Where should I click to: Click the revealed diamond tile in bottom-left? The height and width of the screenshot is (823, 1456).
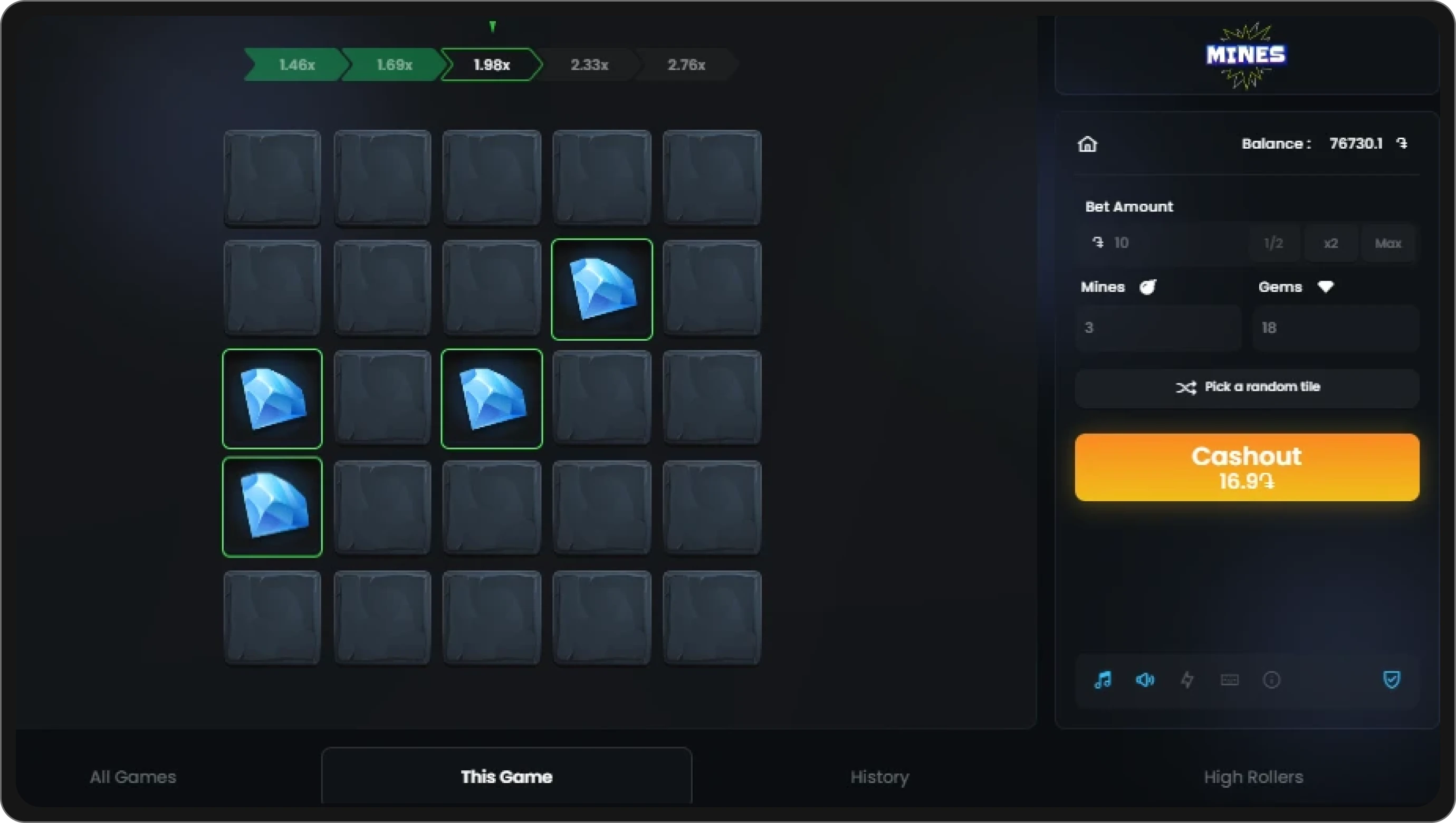(x=272, y=508)
